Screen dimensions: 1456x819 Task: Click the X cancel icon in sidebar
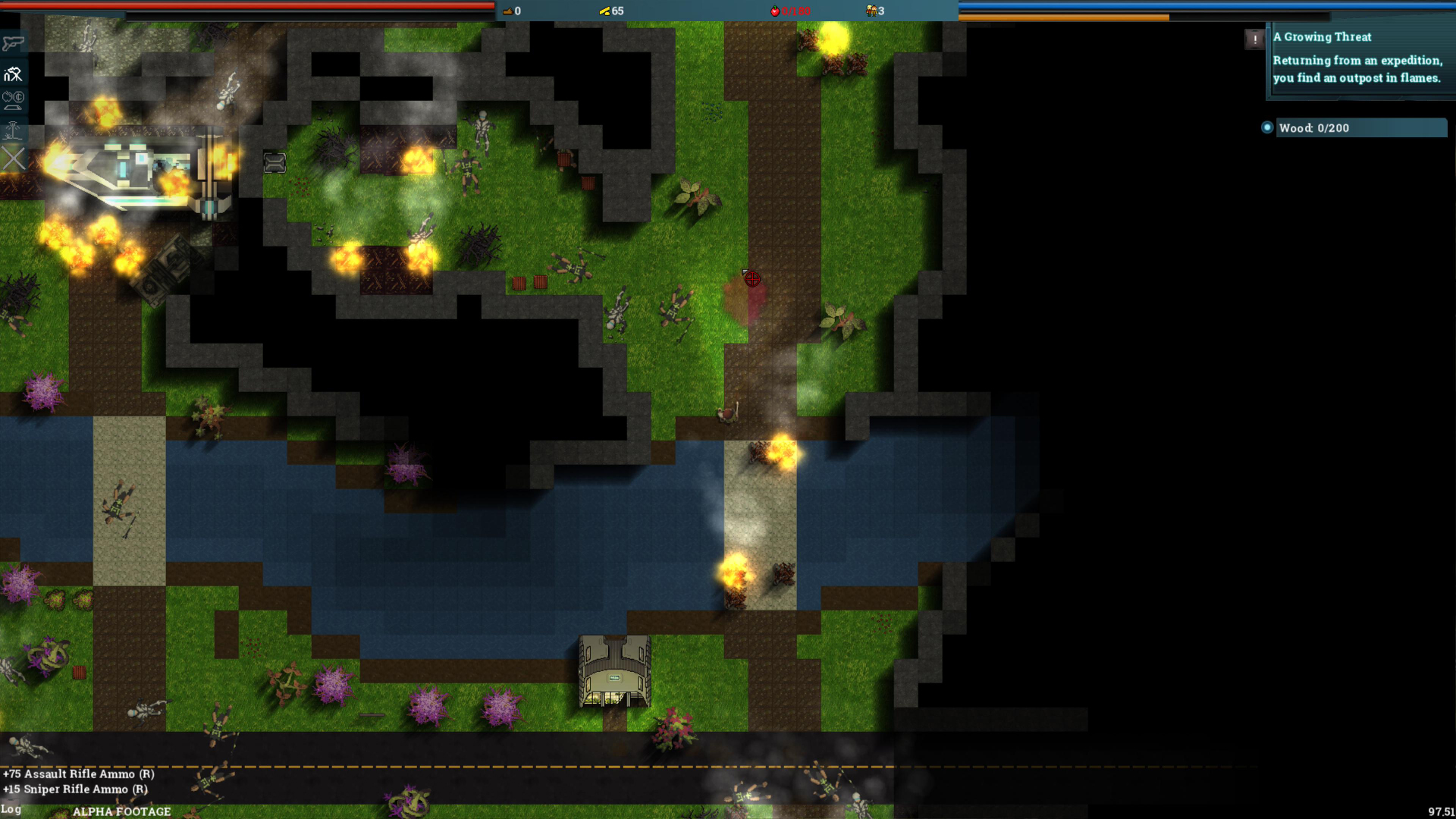point(13,158)
